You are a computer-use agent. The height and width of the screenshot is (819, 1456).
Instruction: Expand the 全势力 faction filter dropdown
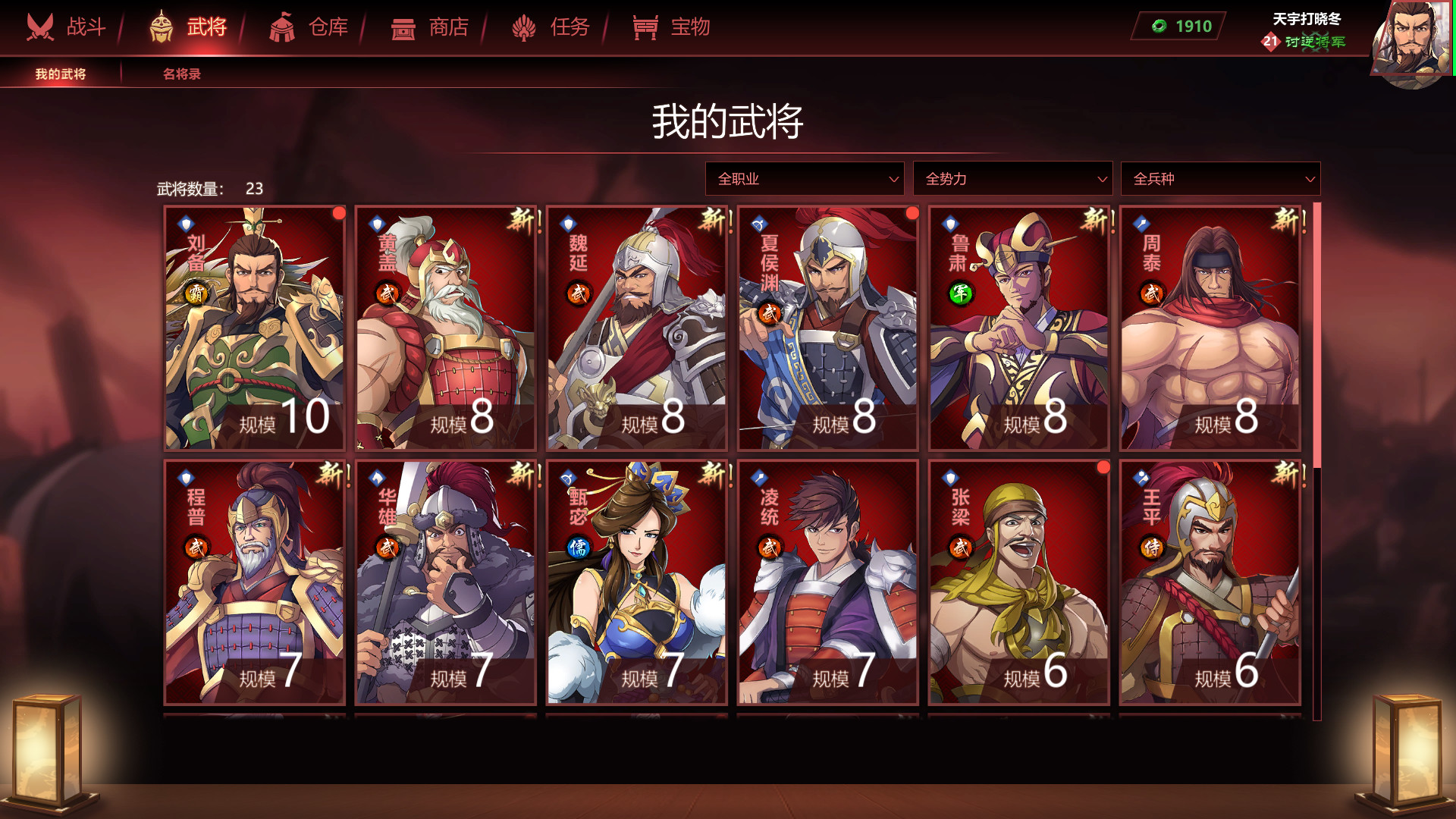[x=1012, y=179]
